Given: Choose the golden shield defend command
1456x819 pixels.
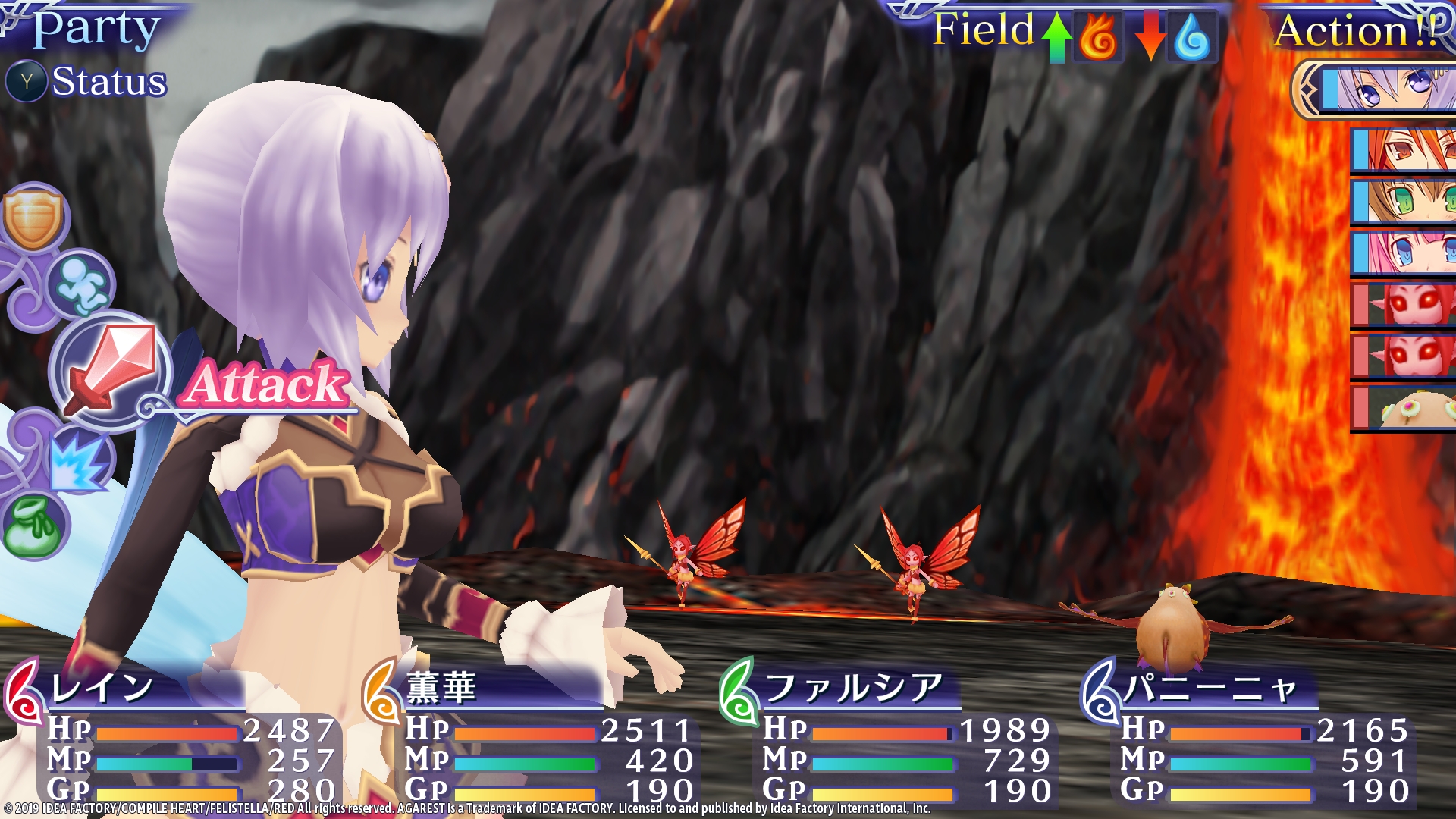Looking at the screenshot, I should (x=33, y=218).
